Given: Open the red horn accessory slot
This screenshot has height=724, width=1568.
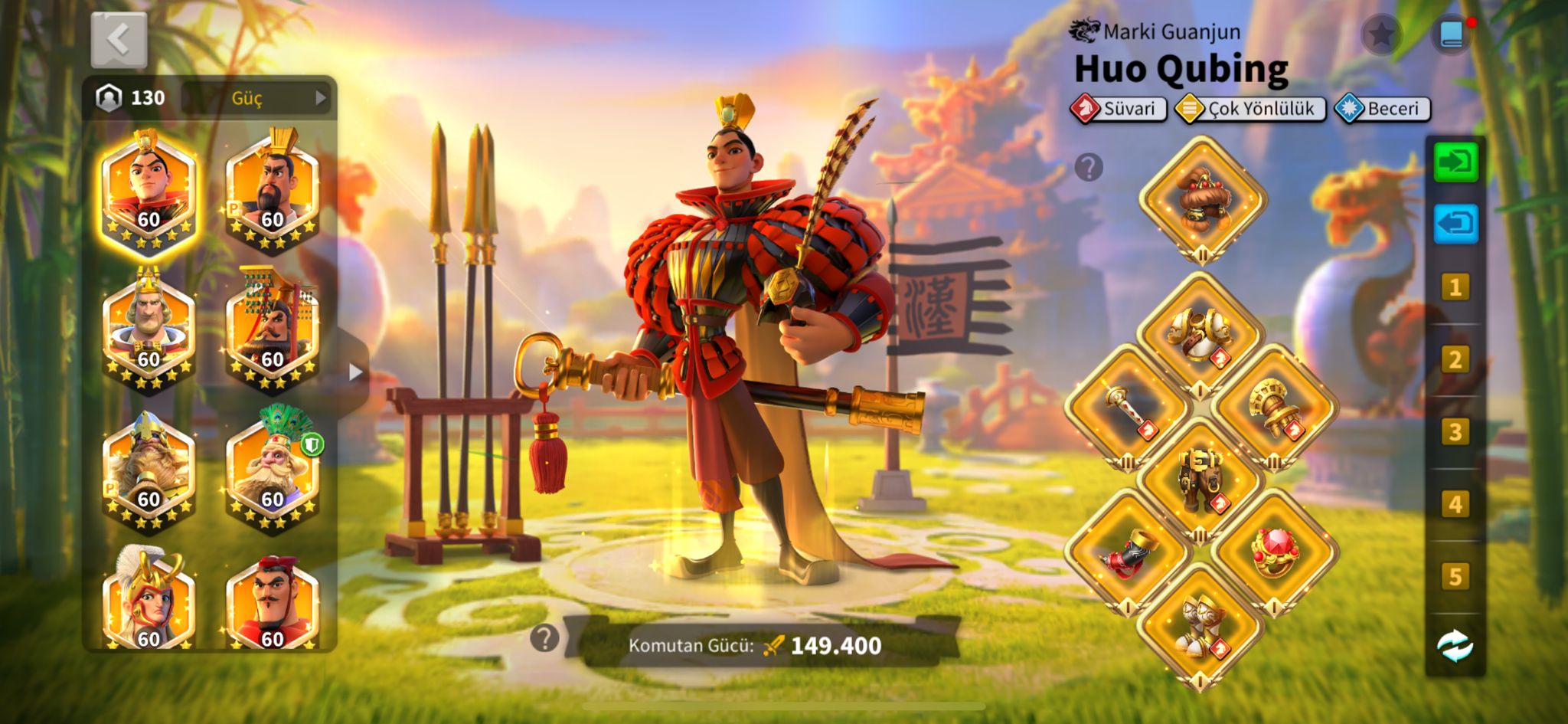Looking at the screenshot, I should (1126, 553).
